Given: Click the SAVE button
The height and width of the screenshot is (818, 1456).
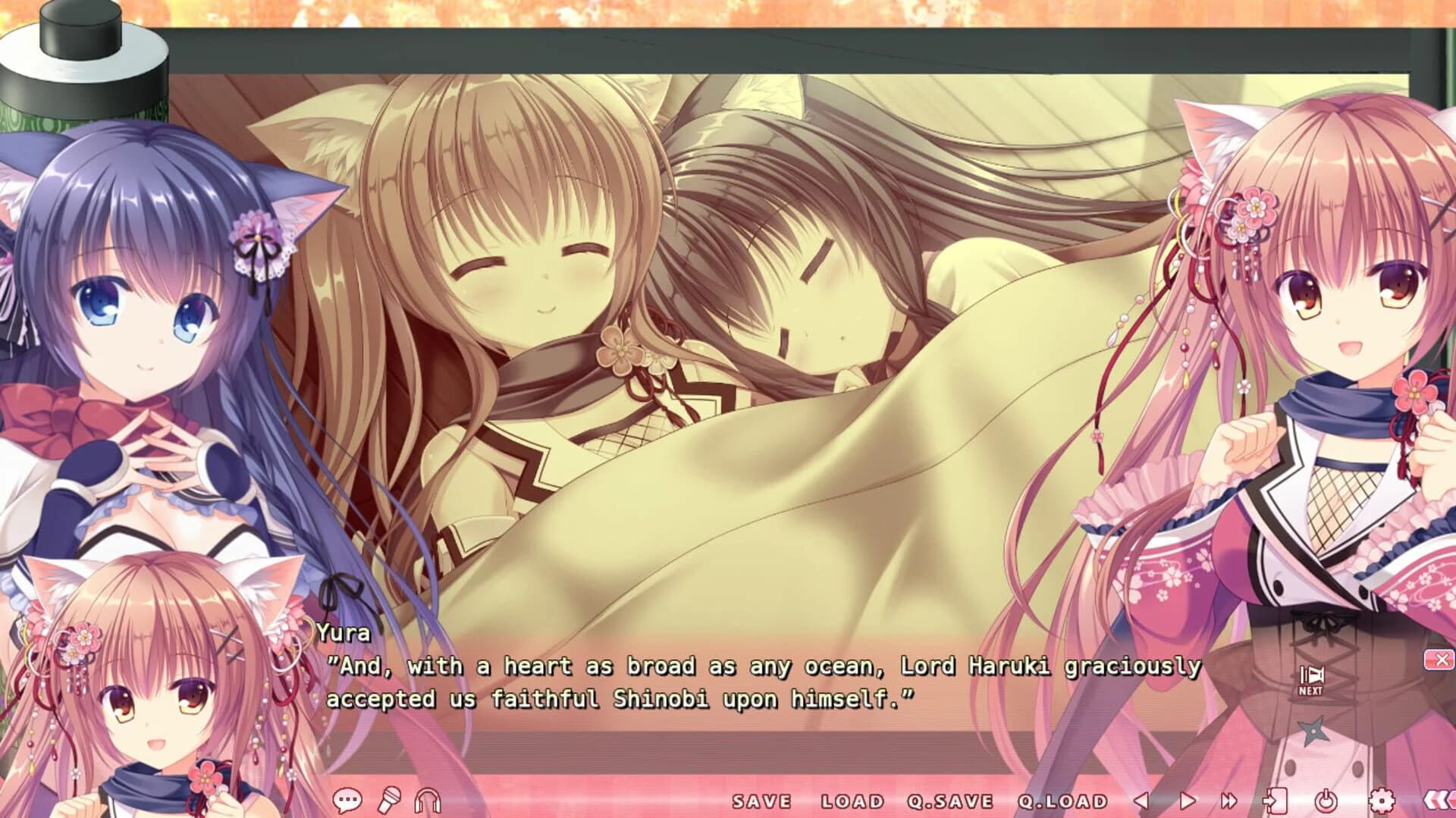Looking at the screenshot, I should point(761,800).
